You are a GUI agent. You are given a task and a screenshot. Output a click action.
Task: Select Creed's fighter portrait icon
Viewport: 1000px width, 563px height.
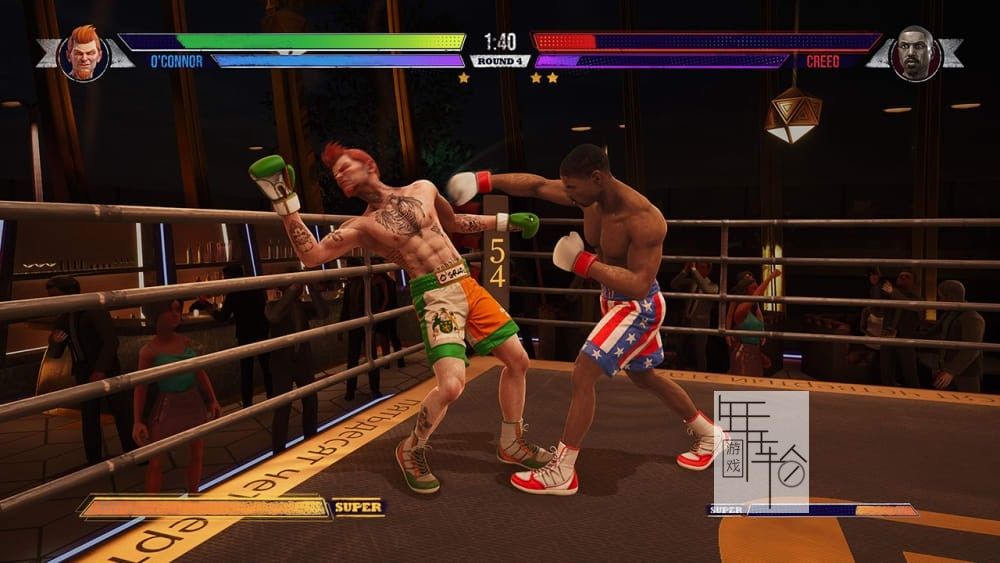click(x=914, y=53)
